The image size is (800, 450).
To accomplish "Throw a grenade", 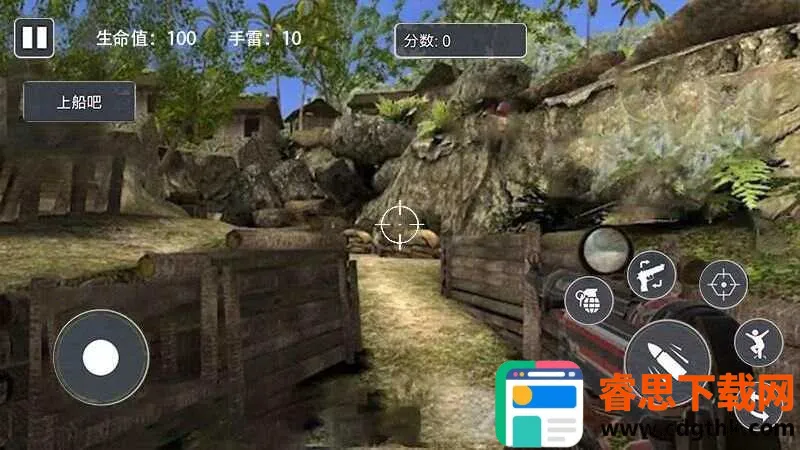I will 589,300.
